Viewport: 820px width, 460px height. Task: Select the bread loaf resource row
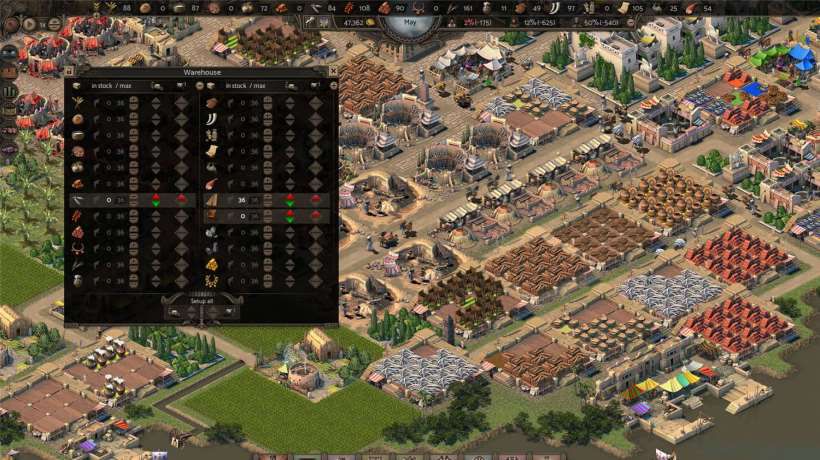coord(78,119)
